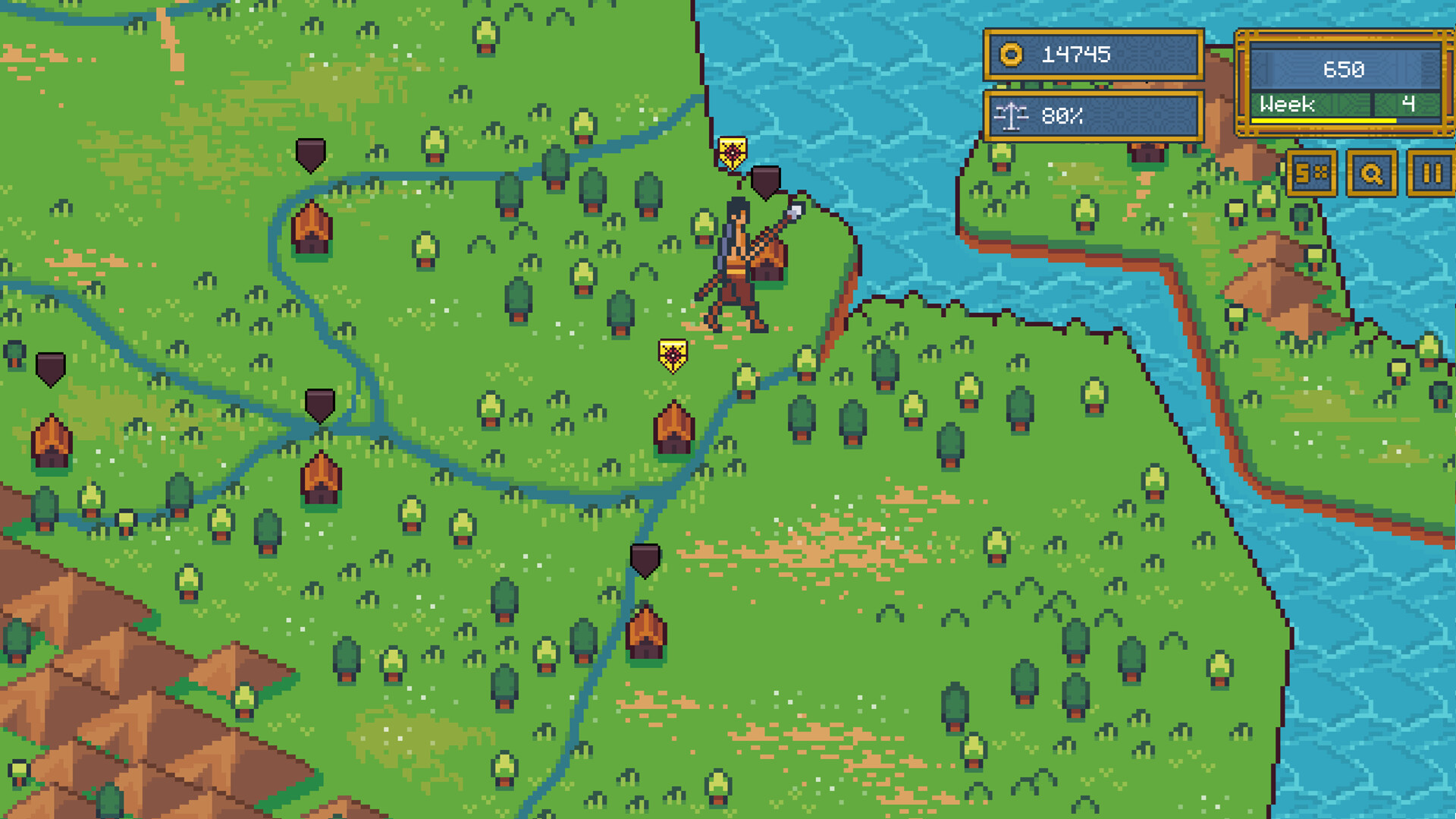Click the gold coin icon in the currency panel
The image size is (1456, 819).
point(1011,55)
